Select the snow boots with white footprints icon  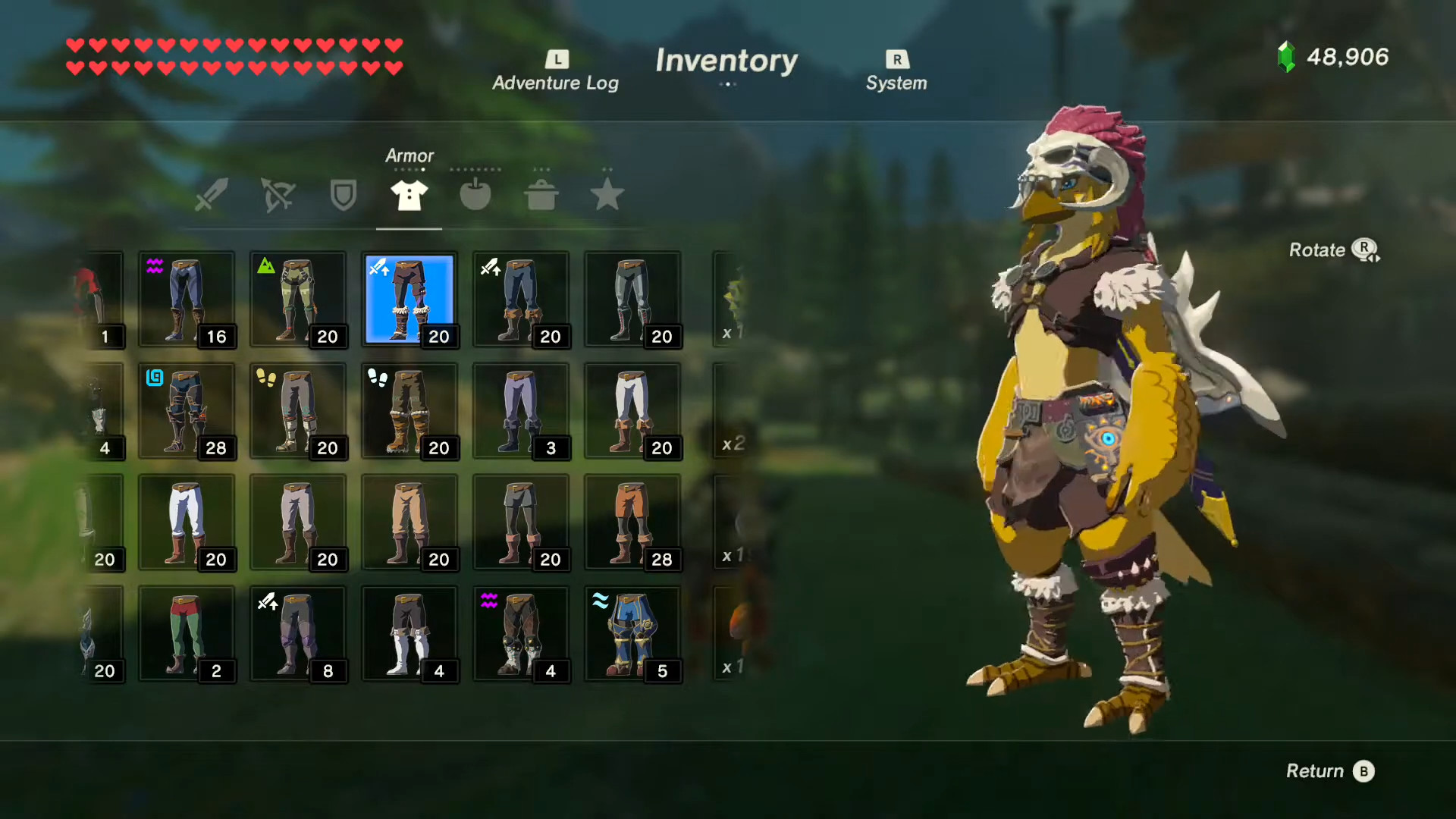409,411
